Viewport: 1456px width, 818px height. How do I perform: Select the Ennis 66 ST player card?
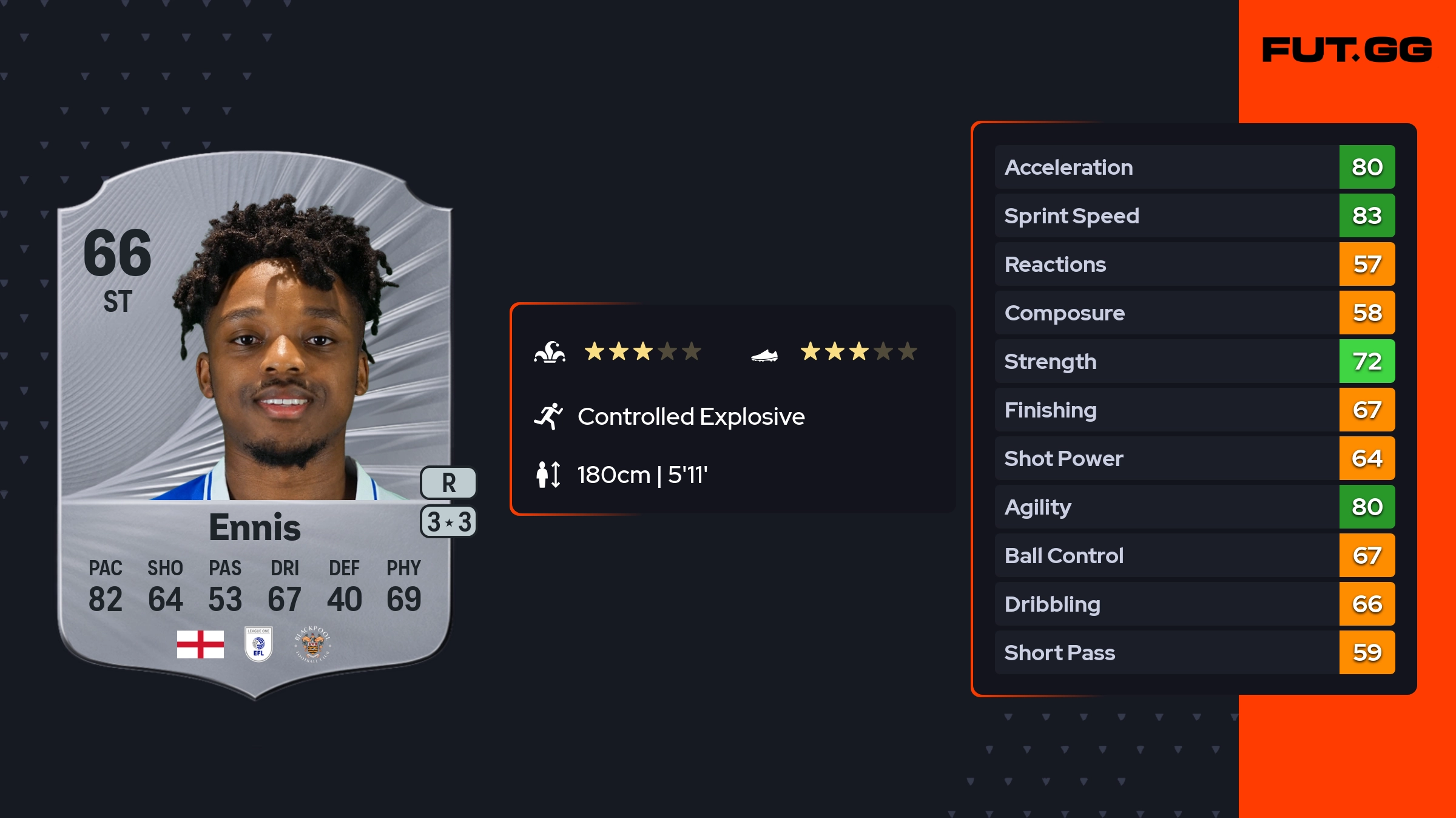point(255,425)
